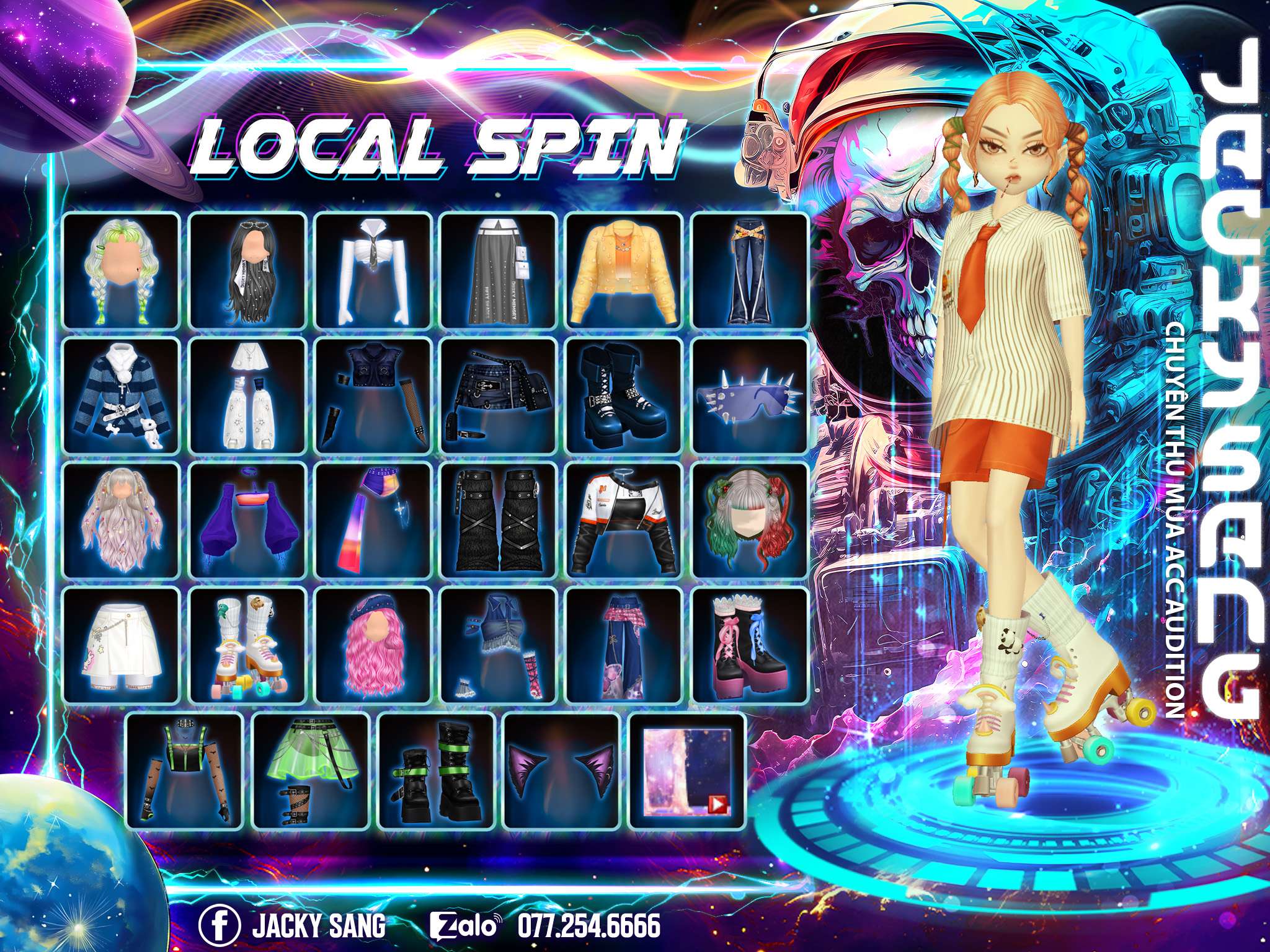
Task: Select the red-green pigtail hair tile
Action: pyautogui.click(x=750, y=521)
